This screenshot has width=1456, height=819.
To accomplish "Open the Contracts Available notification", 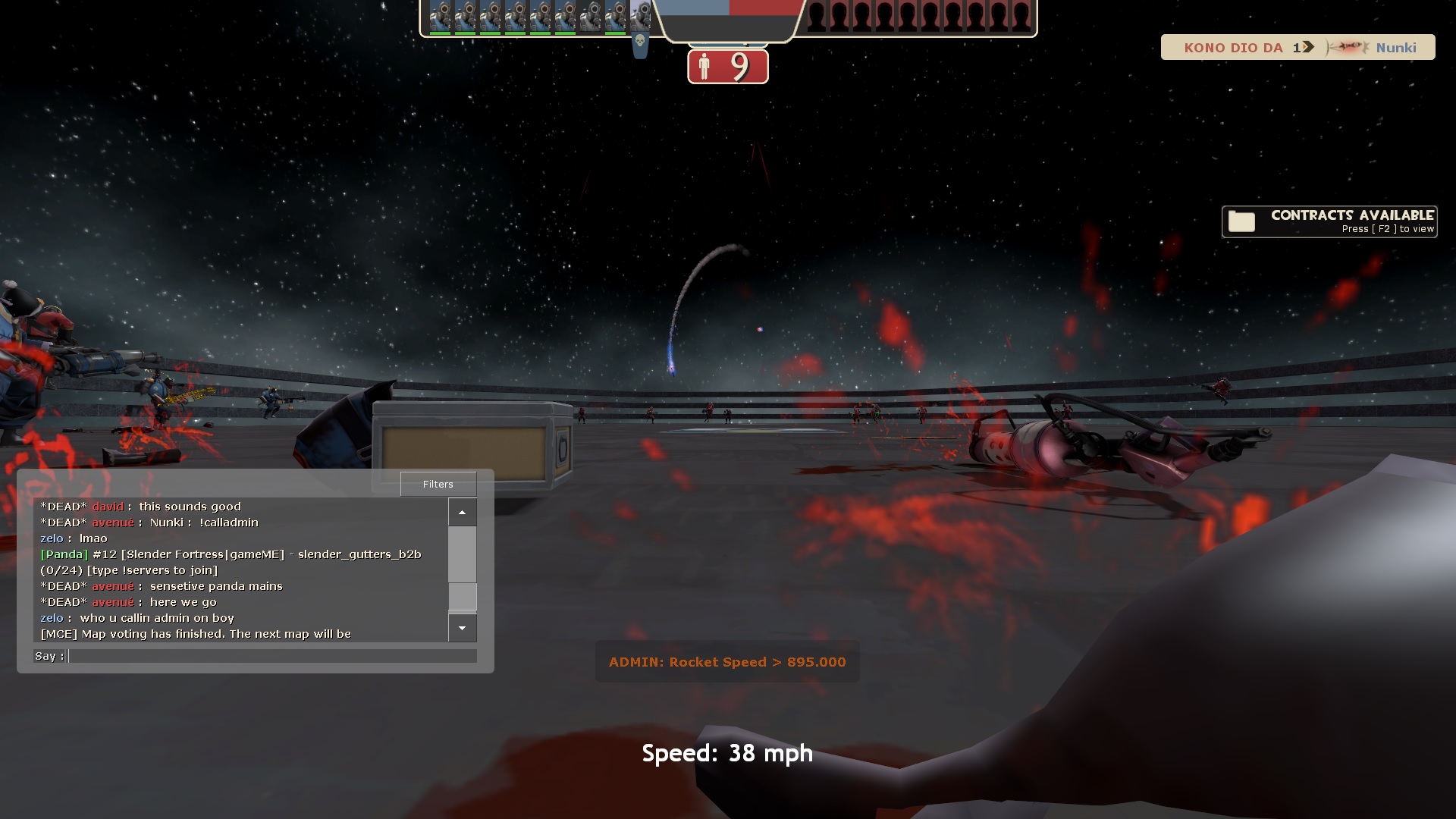I will (x=1329, y=221).
